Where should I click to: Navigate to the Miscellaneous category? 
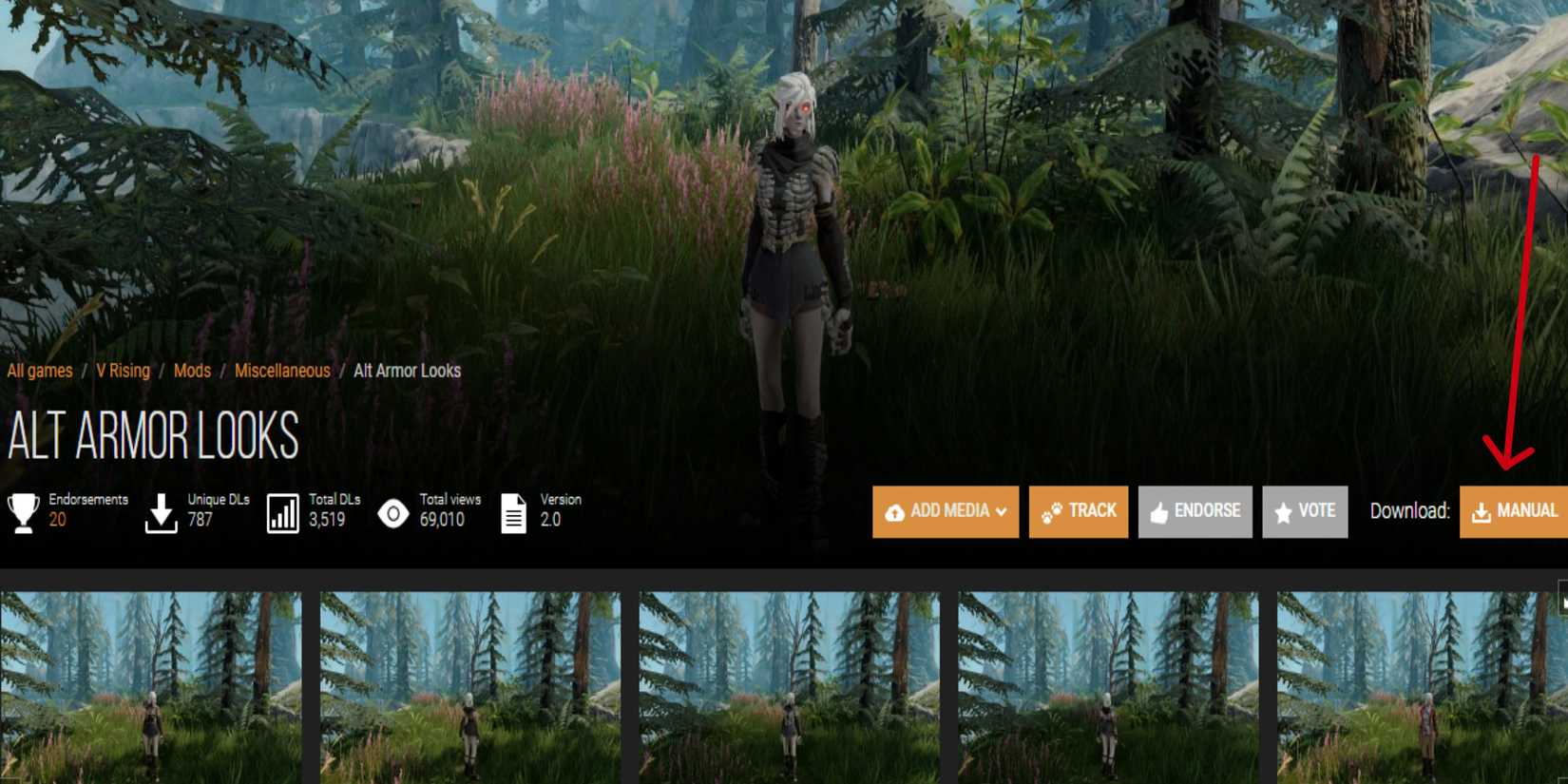281,371
